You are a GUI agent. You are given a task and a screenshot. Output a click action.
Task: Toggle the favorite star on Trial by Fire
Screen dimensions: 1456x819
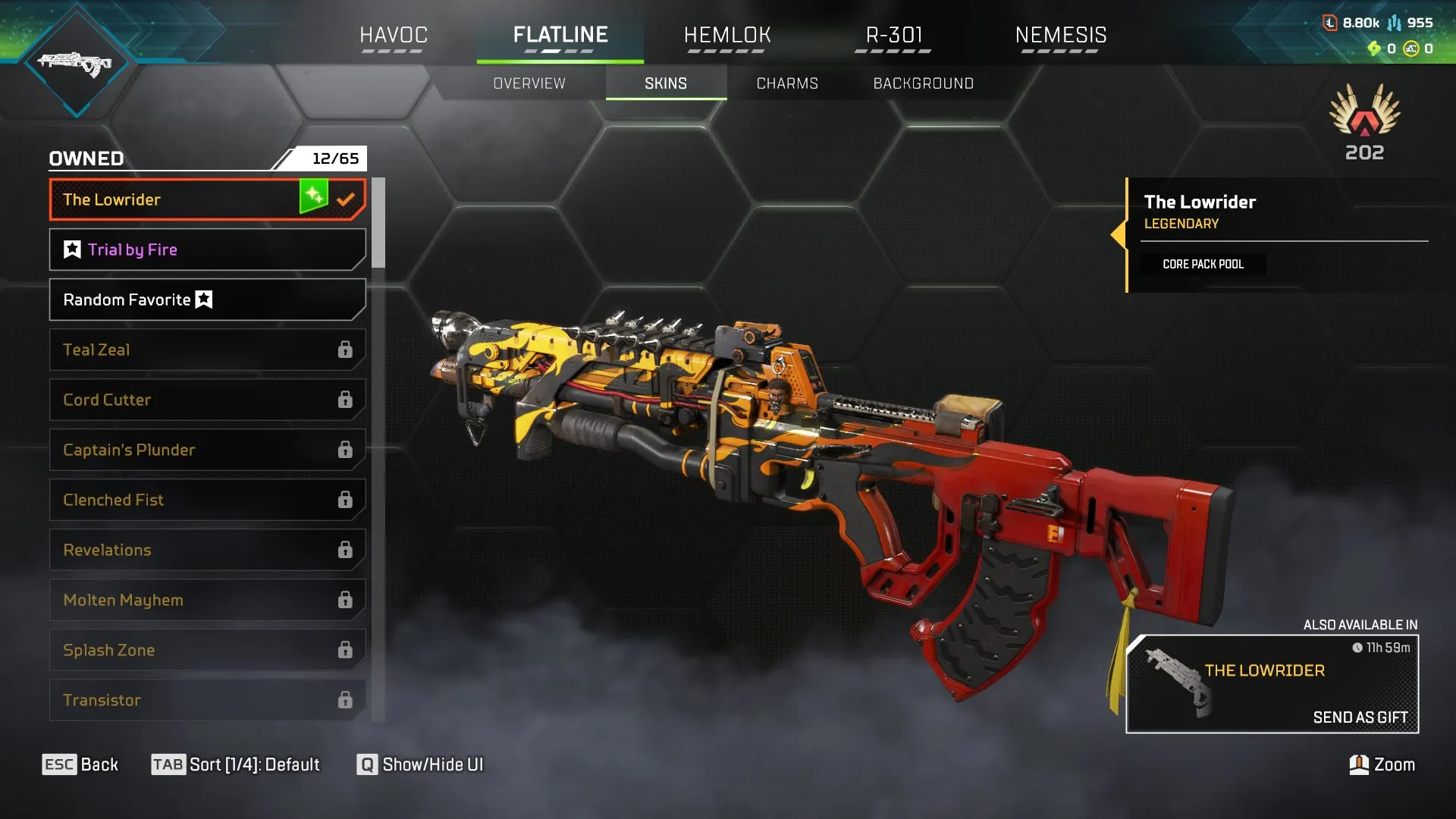point(71,249)
